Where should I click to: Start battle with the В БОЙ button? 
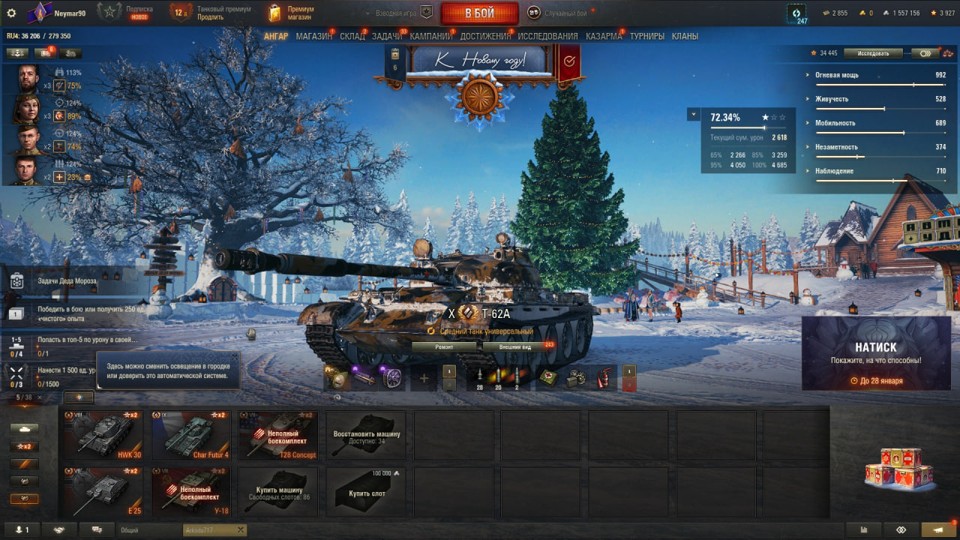click(479, 13)
